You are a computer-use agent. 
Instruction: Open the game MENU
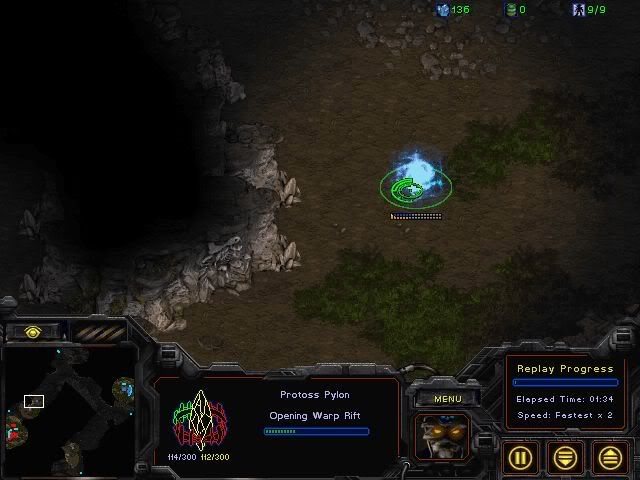447,399
